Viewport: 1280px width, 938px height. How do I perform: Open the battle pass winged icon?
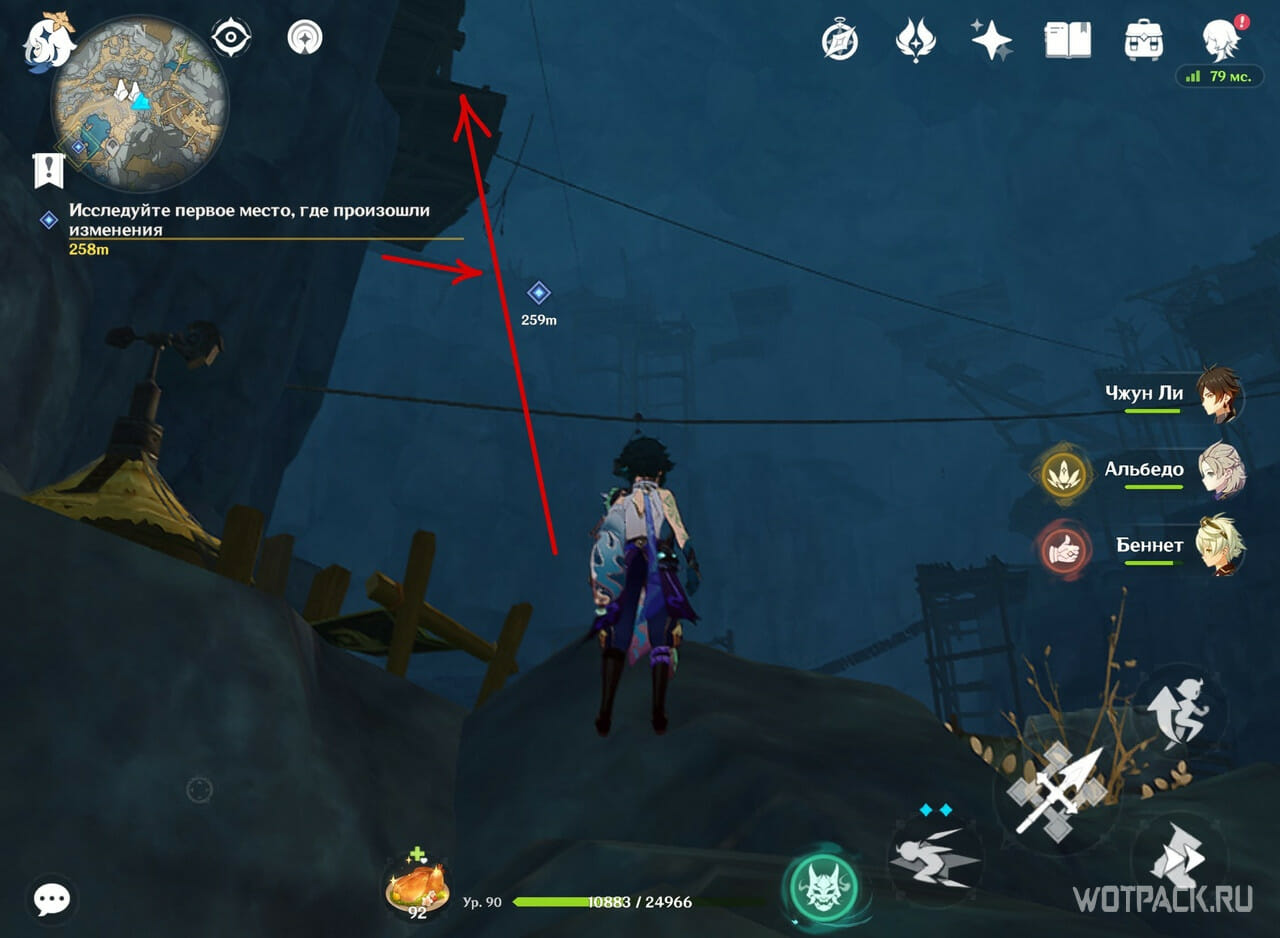tap(915, 41)
